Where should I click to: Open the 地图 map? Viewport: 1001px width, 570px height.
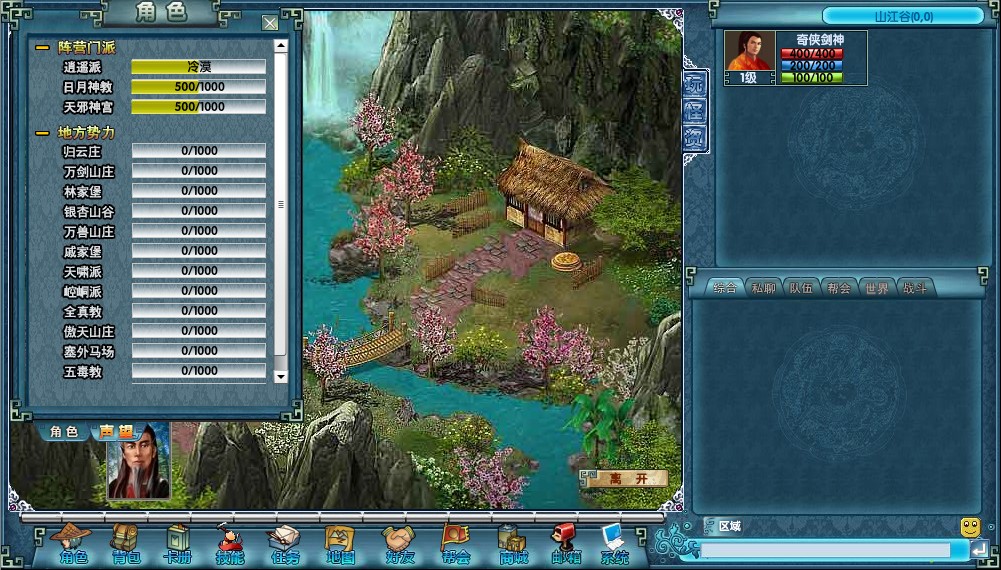pyautogui.click(x=339, y=545)
